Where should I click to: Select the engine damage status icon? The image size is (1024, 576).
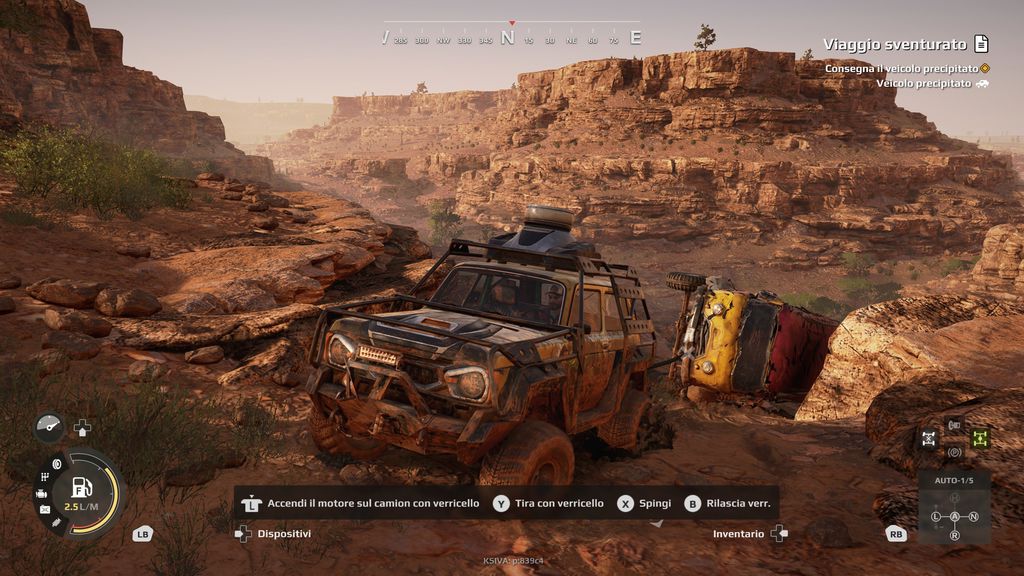(x=42, y=494)
